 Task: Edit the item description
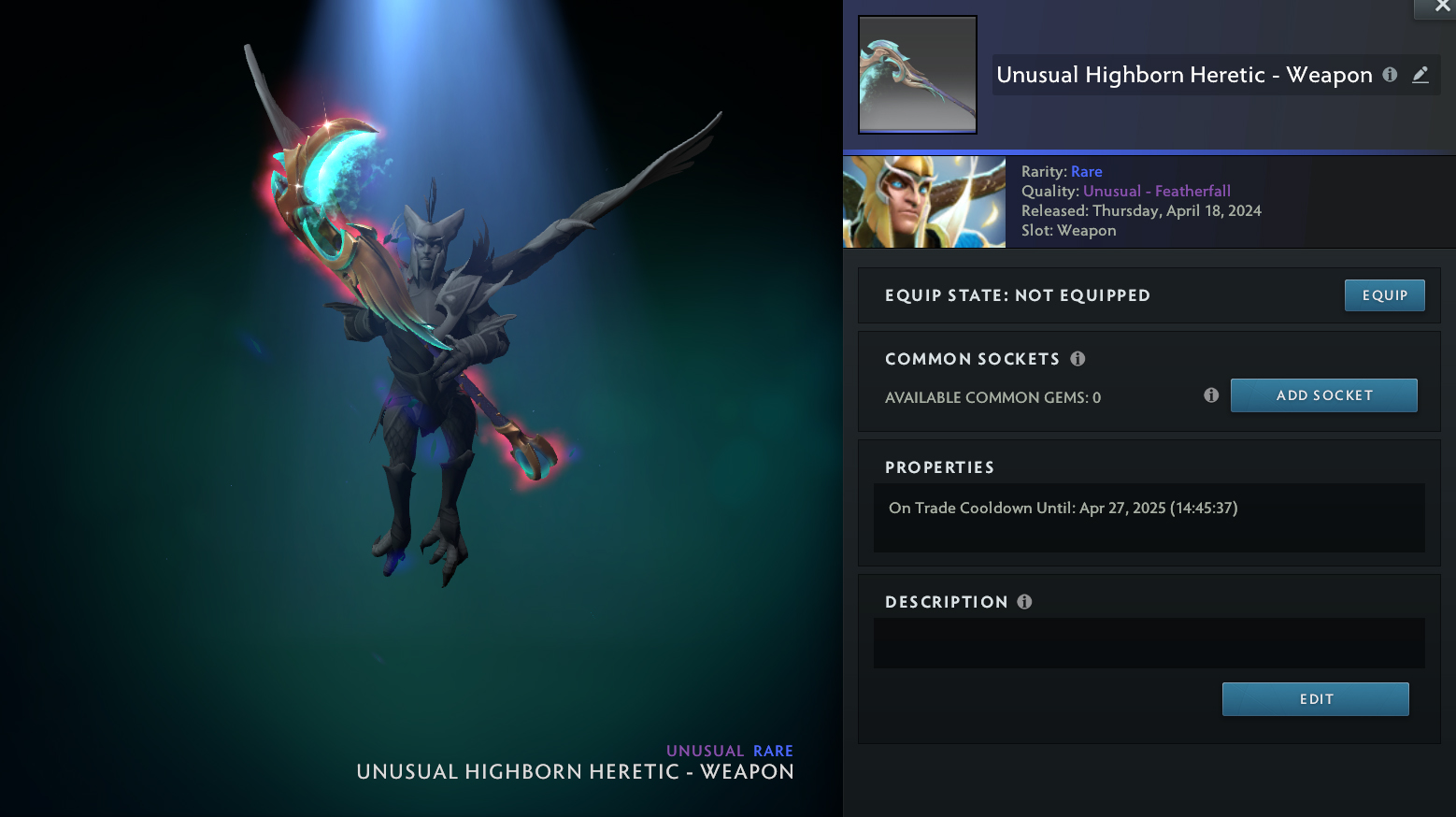pyautogui.click(x=1315, y=699)
